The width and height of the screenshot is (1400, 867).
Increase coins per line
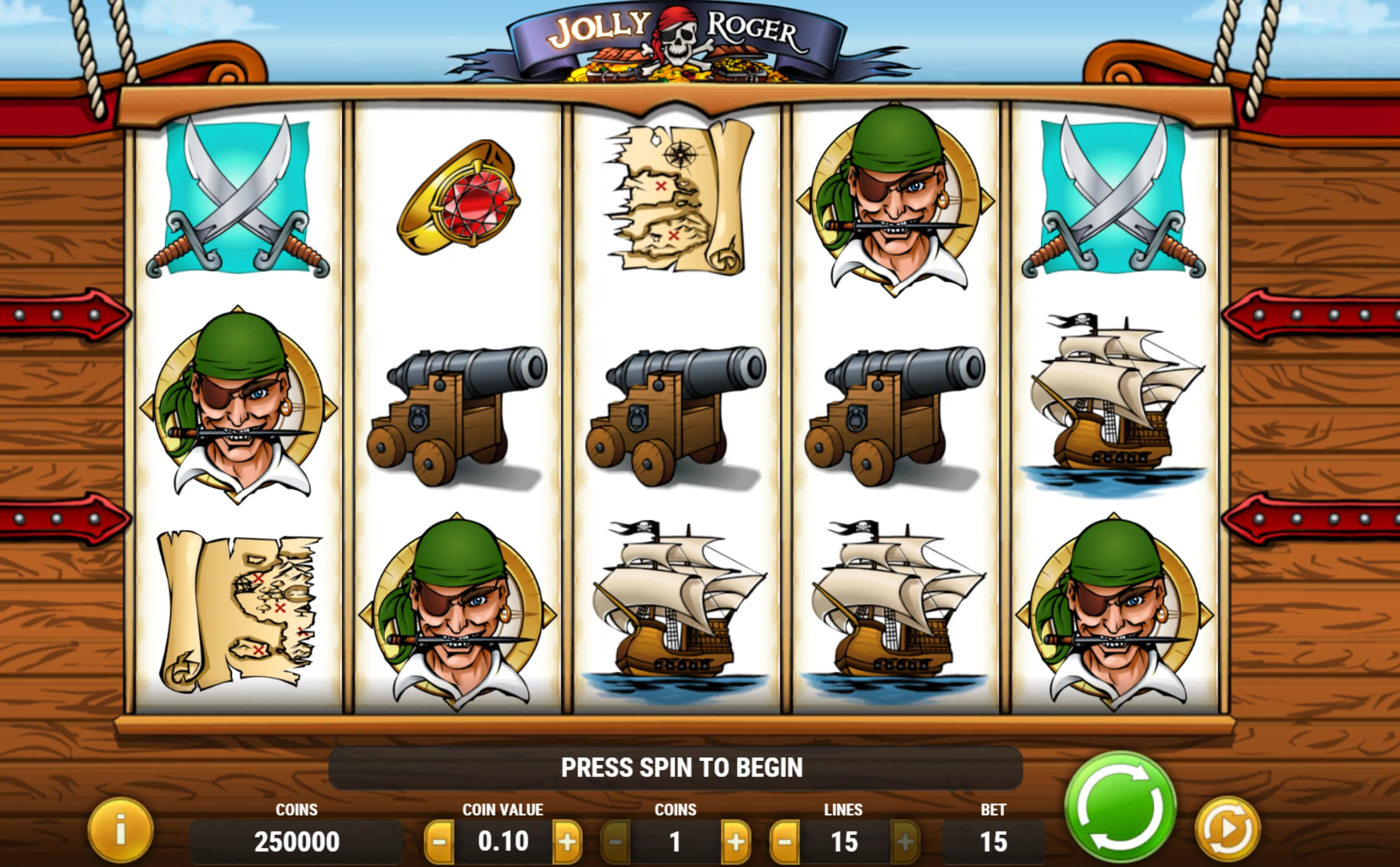(x=736, y=842)
